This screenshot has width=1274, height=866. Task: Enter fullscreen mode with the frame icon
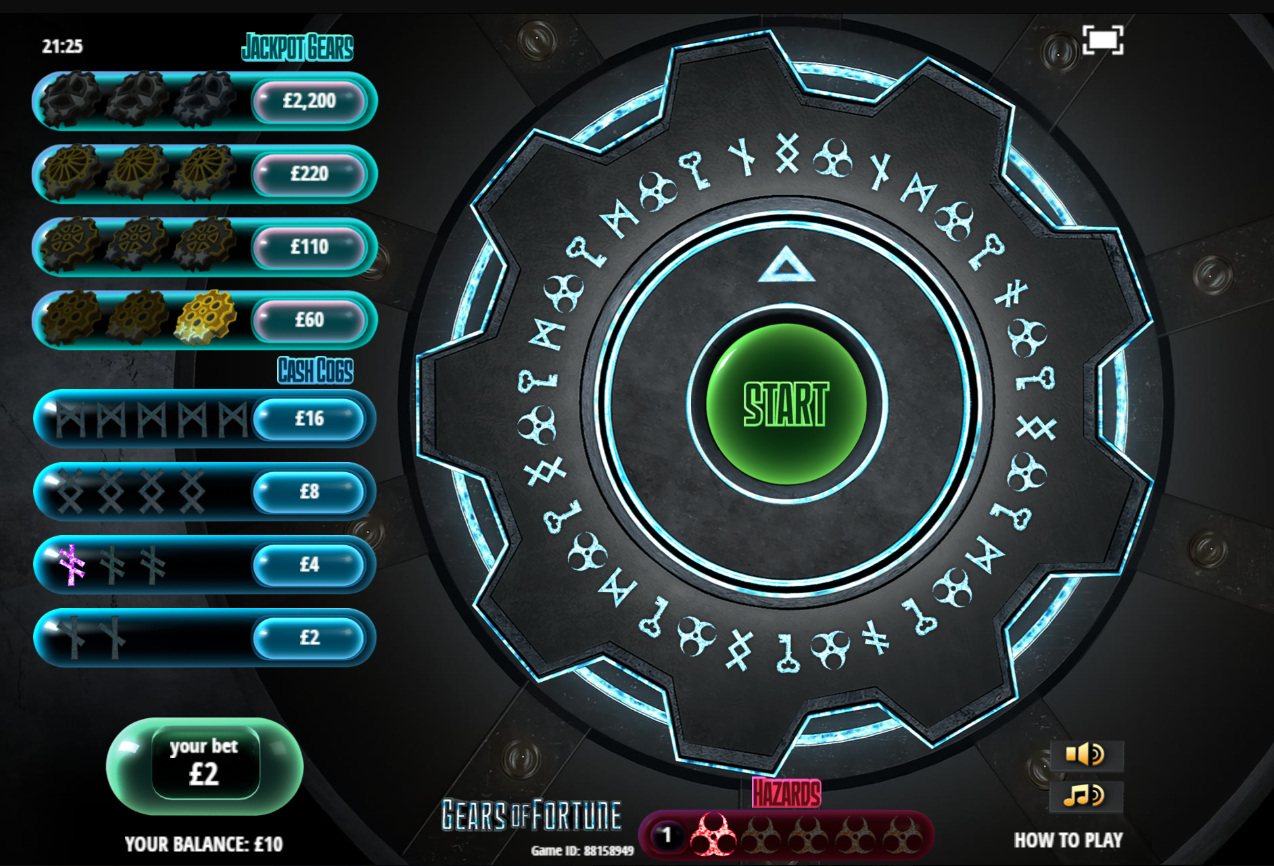tap(1102, 41)
